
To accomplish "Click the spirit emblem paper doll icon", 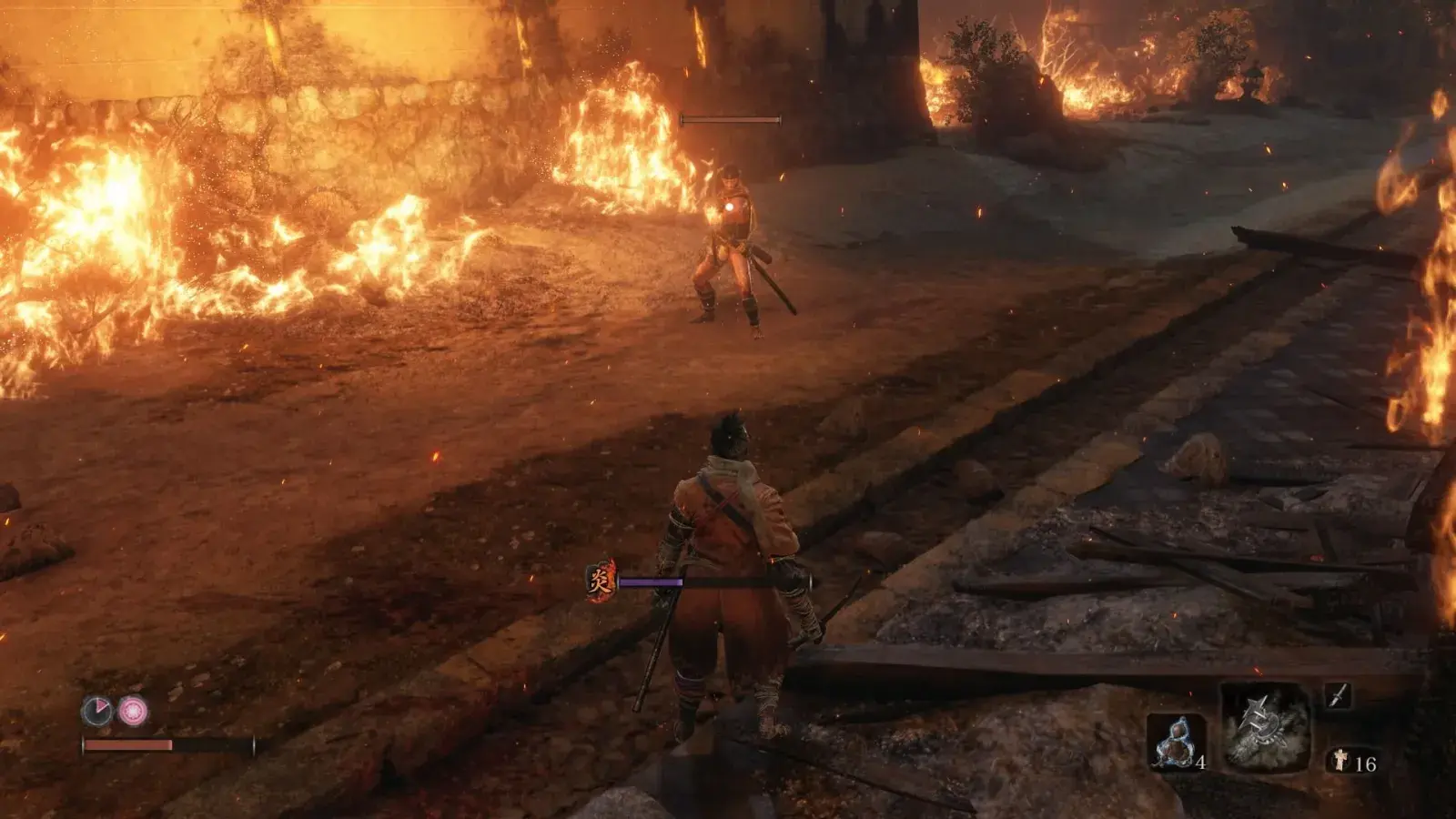I will (x=1340, y=761).
